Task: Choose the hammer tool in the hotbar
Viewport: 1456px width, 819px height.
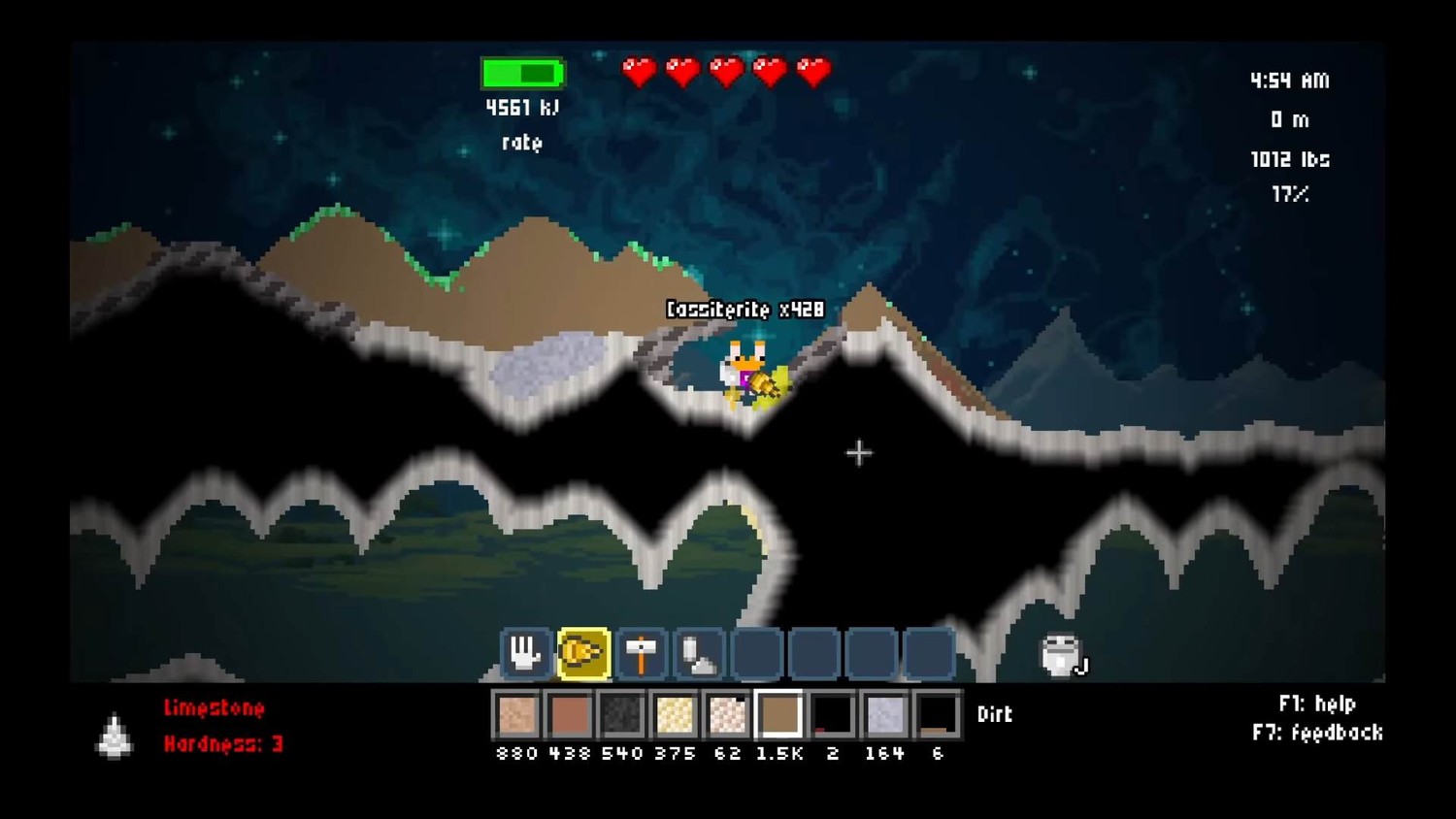Action: [x=641, y=653]
